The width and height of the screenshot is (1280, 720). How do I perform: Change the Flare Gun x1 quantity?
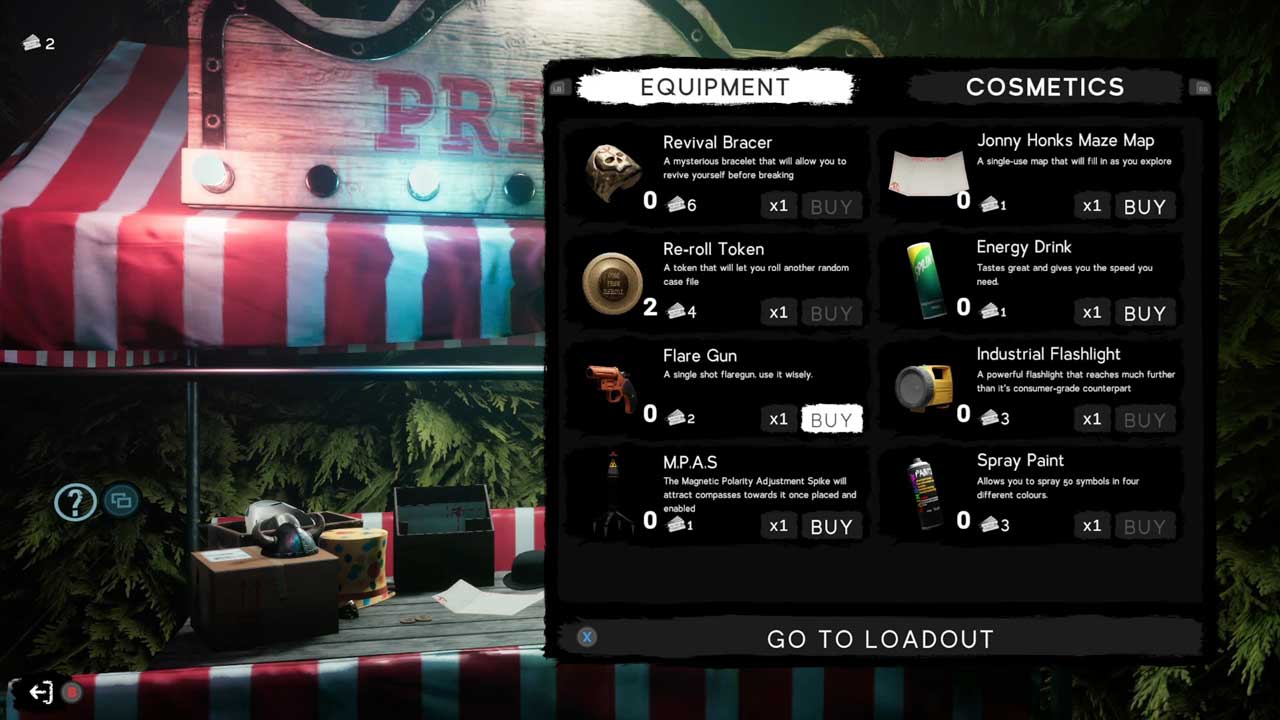(x=778, y=420)
